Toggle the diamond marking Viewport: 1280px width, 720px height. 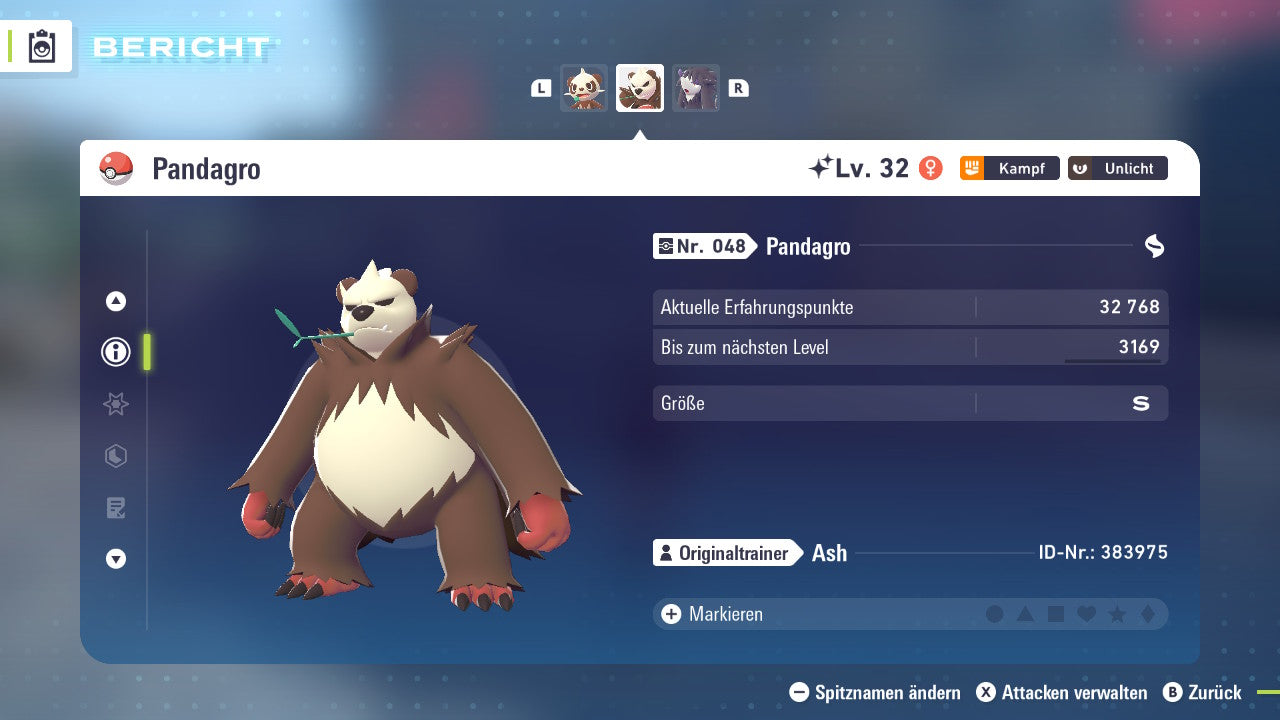pos(1147,614)
